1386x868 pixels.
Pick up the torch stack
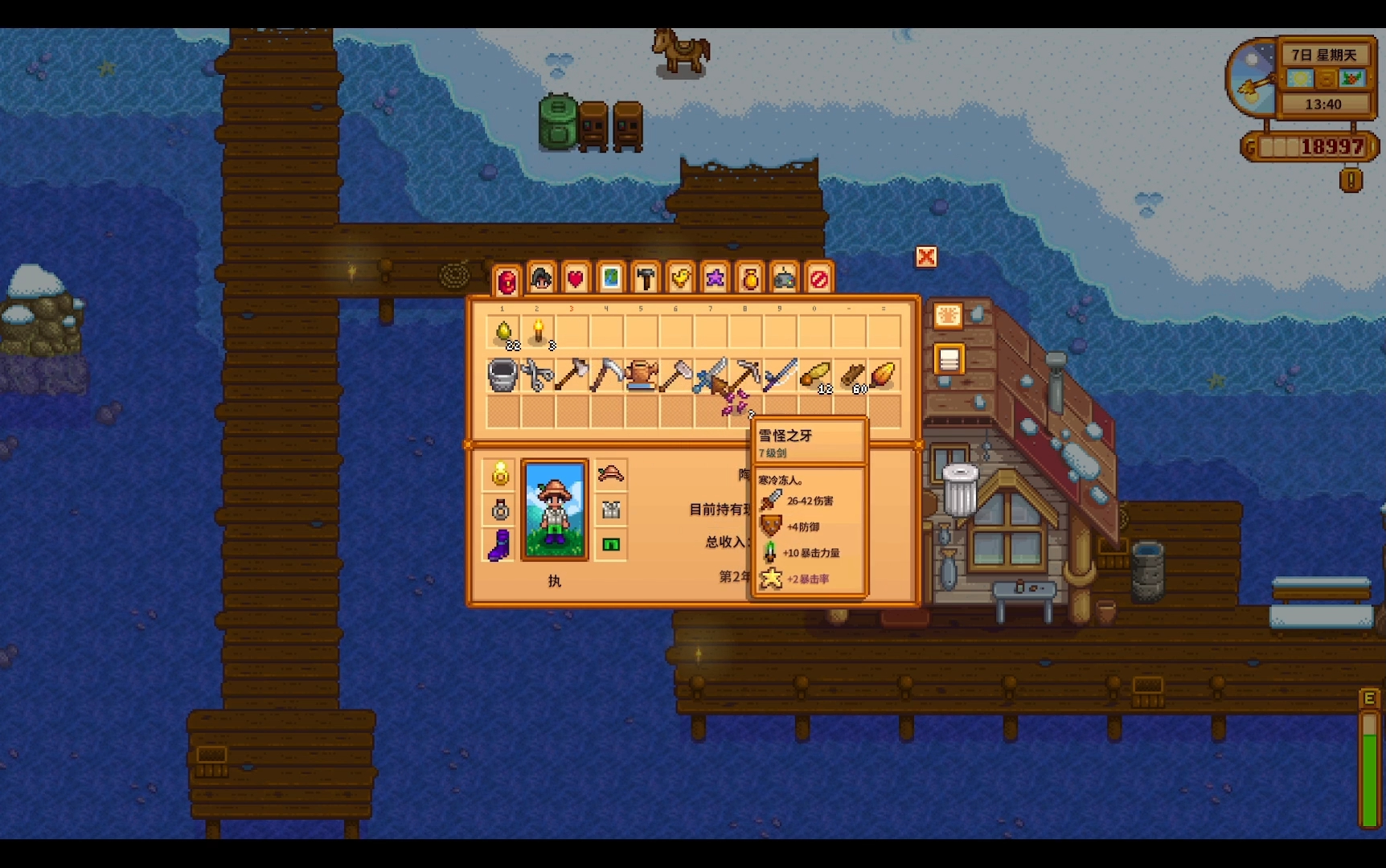coord(539,332)
